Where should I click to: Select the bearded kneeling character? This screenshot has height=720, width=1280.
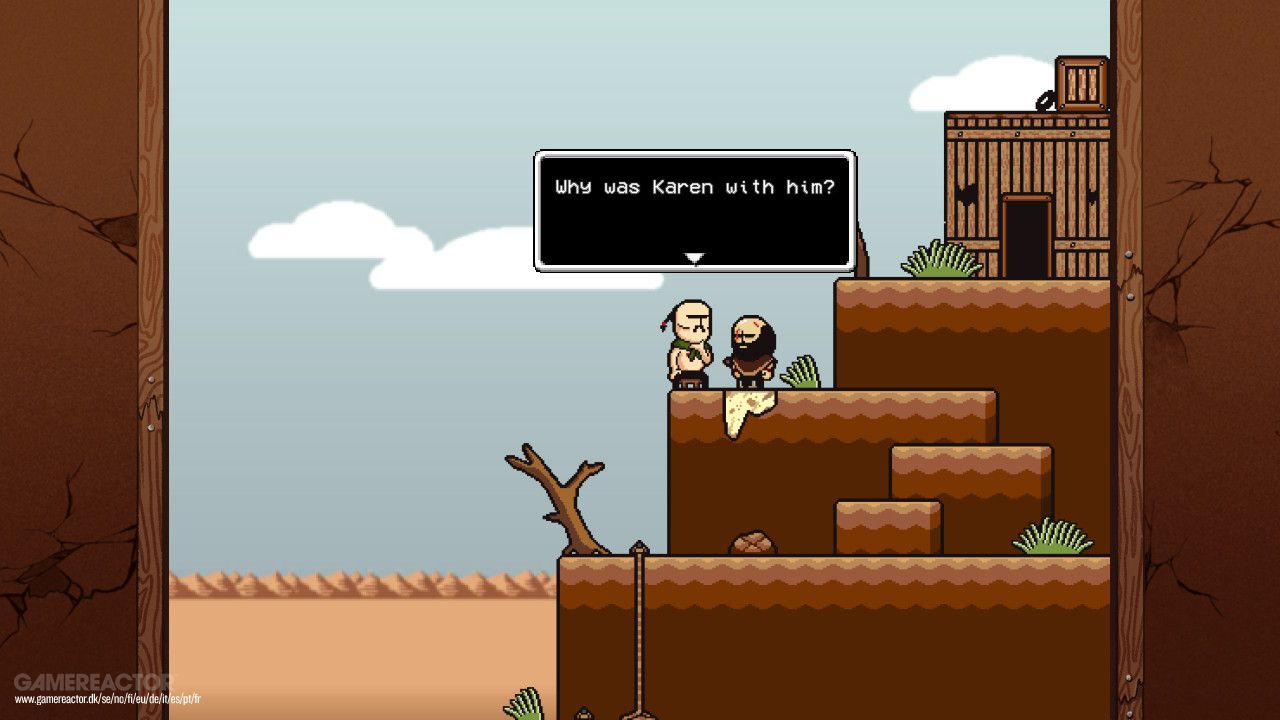click(750, 350)
